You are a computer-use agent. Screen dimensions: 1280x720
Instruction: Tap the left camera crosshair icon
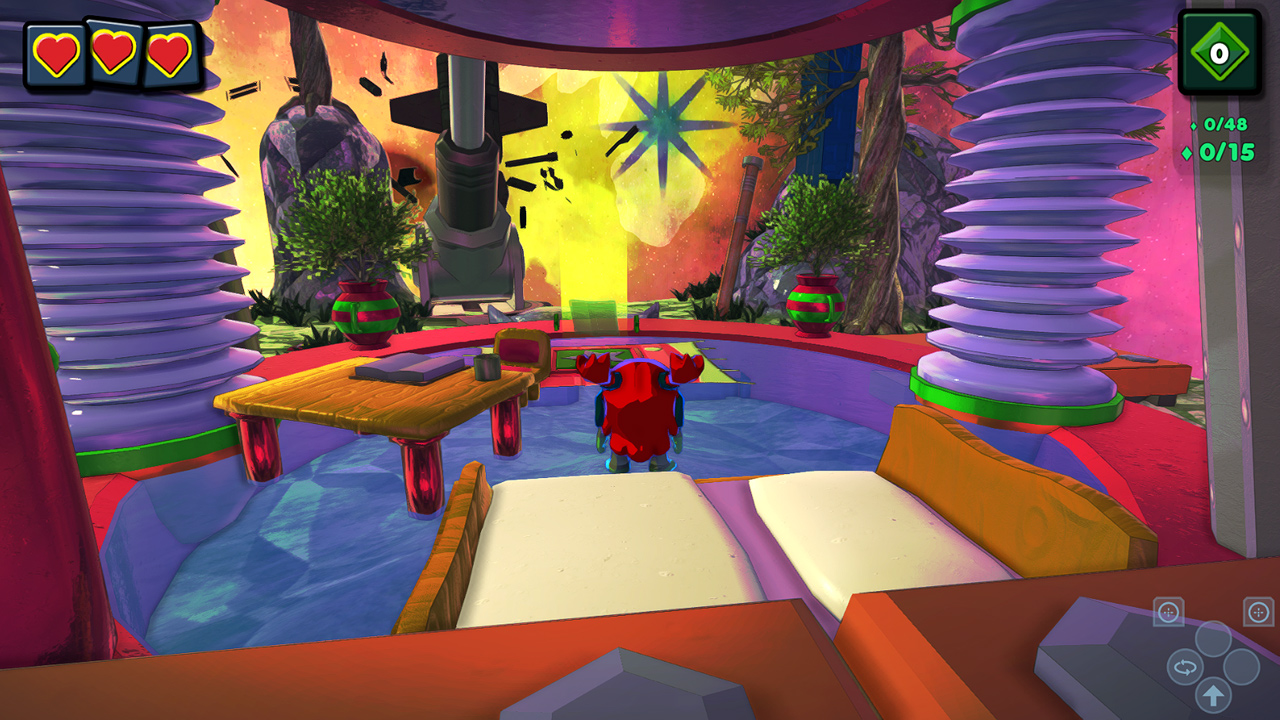(1168, 612)
